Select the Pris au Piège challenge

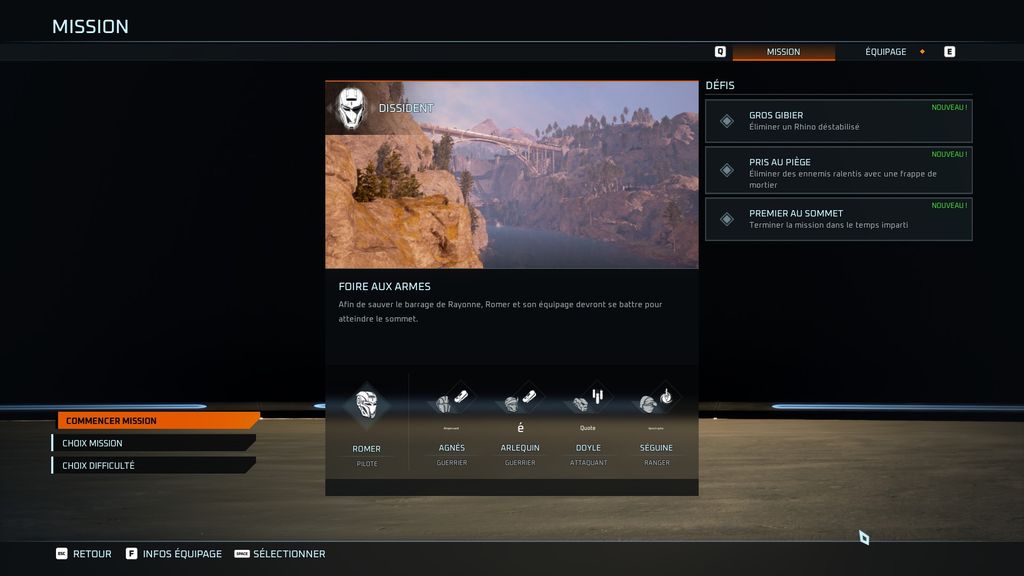(838, 170)
